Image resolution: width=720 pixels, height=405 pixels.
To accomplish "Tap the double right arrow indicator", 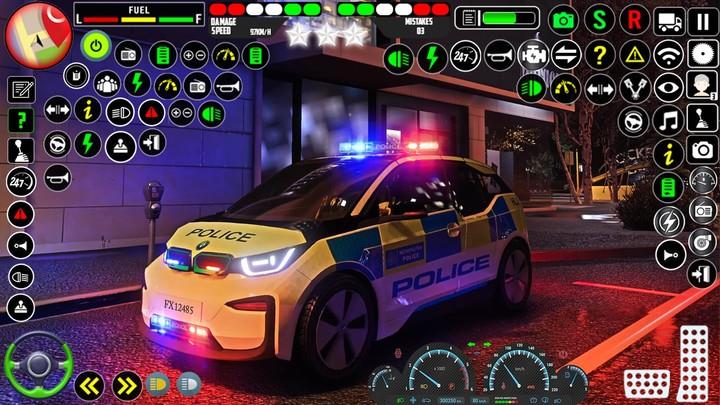I will tap(126, 383).
